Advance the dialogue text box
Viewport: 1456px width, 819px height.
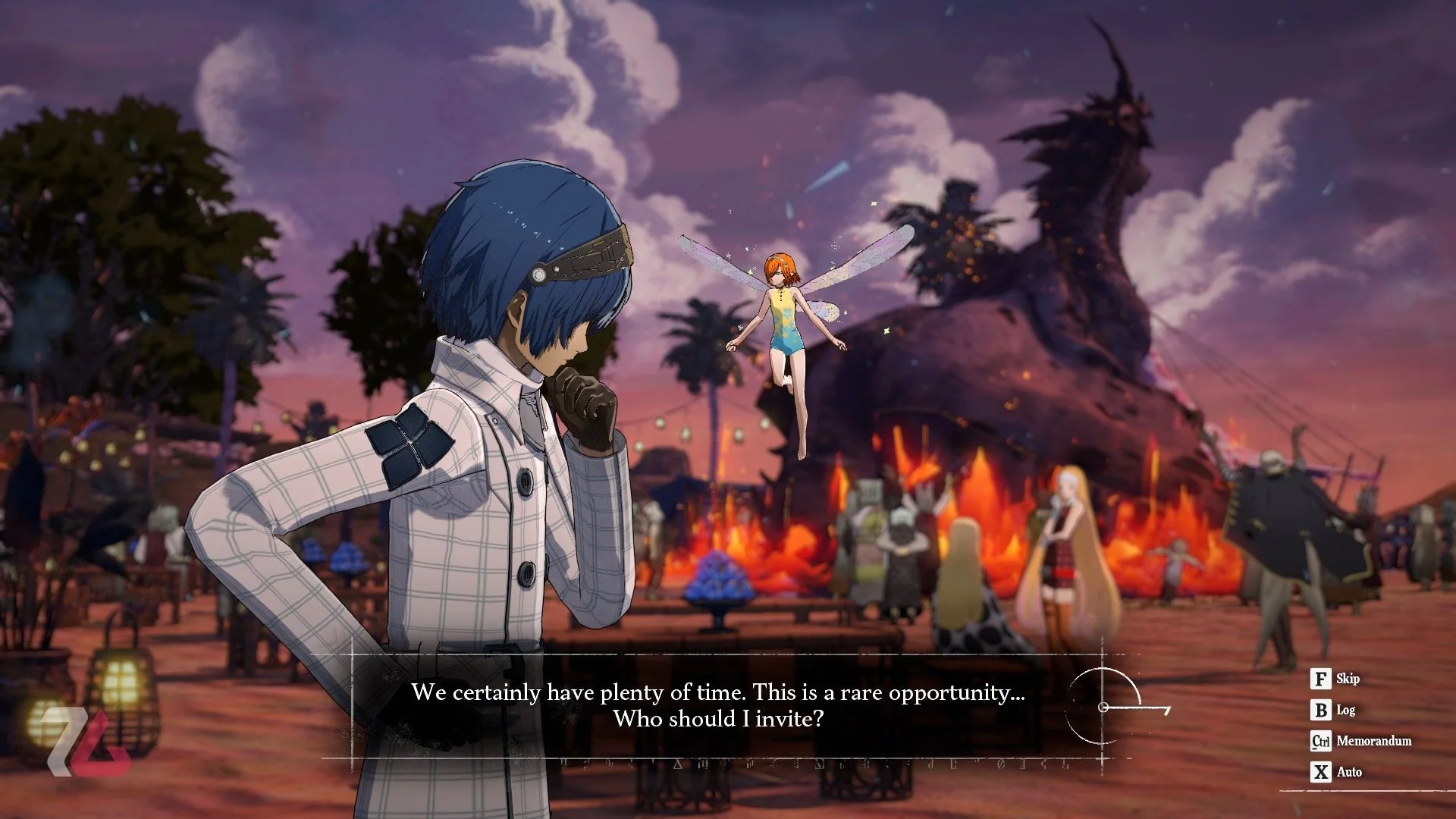(717, 705)
